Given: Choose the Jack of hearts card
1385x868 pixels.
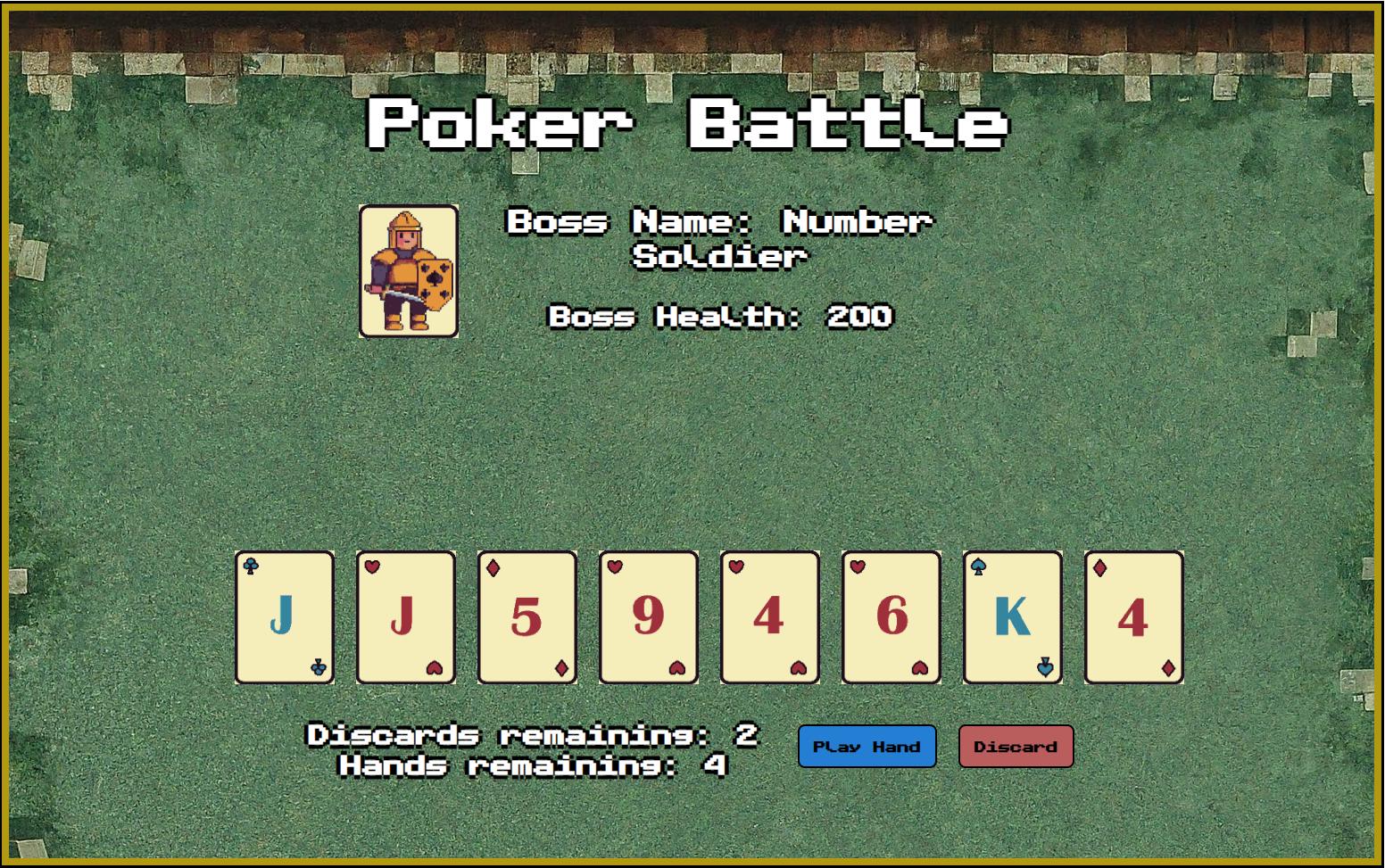Looking at the screenshot, I should 406,617.
